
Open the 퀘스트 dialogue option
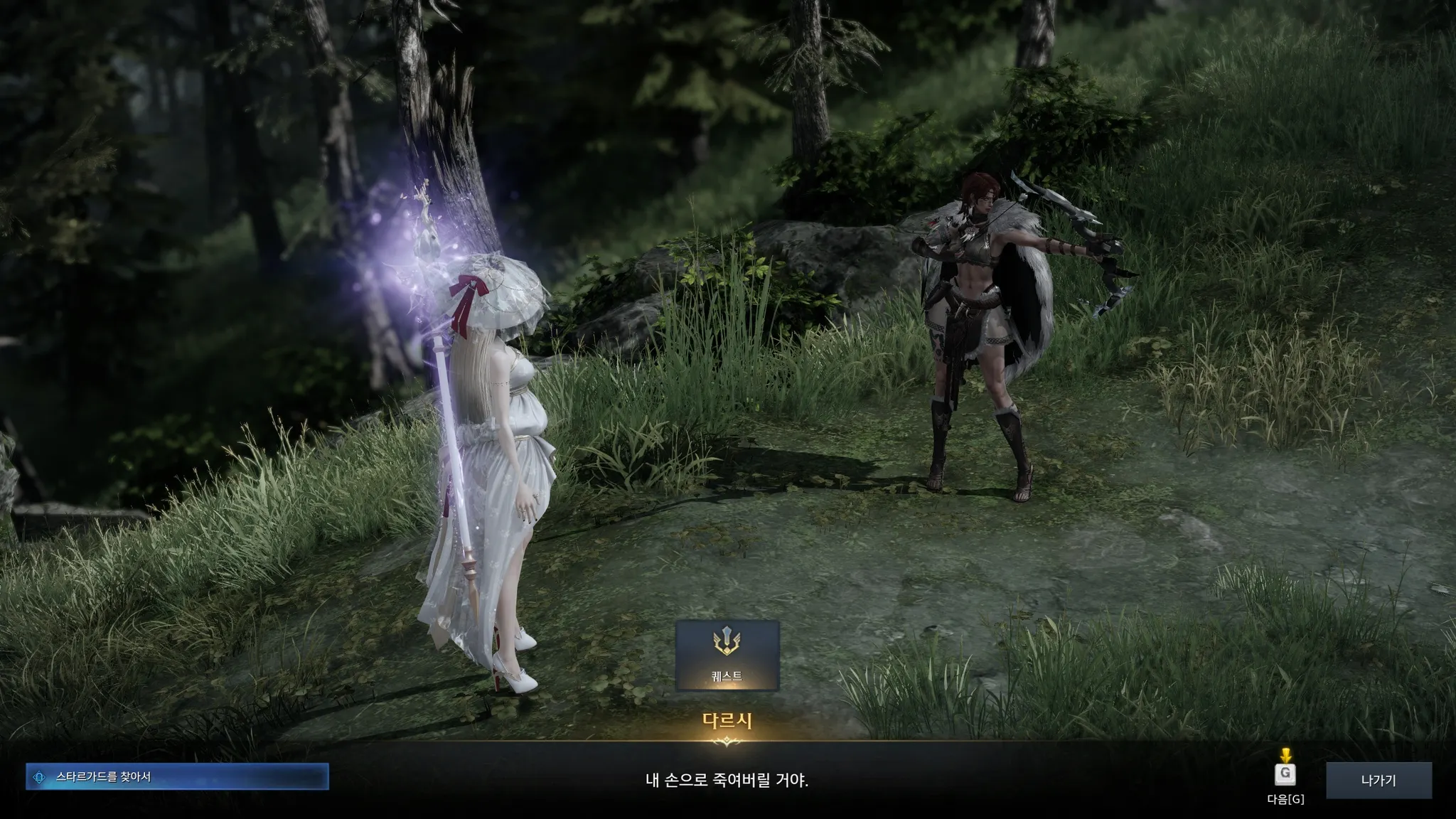[x=727, y=655]
